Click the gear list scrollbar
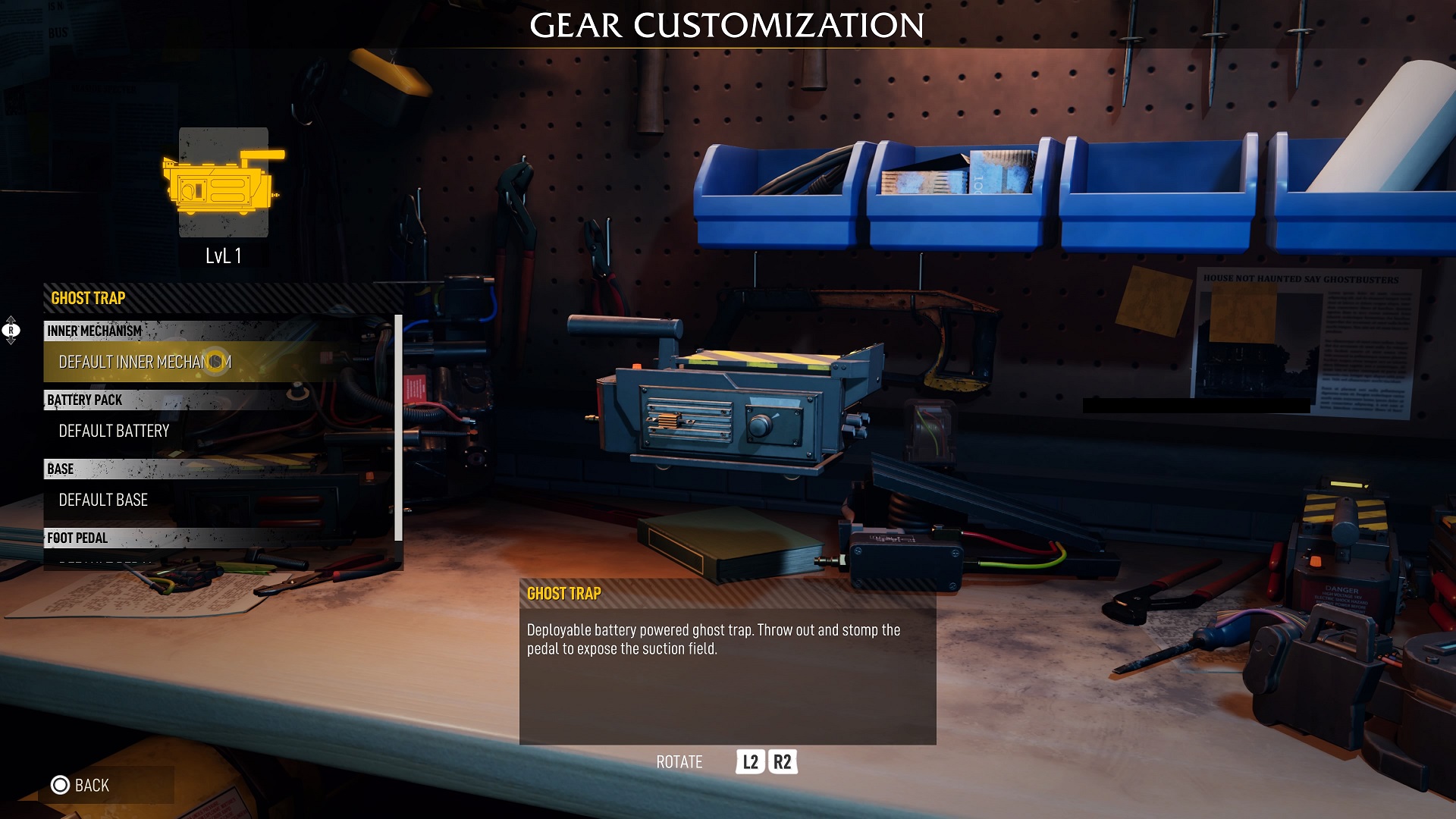Image resolution: width=1456 pixels, height=819 pixels. pyautogui.click(x=398, y=428)
